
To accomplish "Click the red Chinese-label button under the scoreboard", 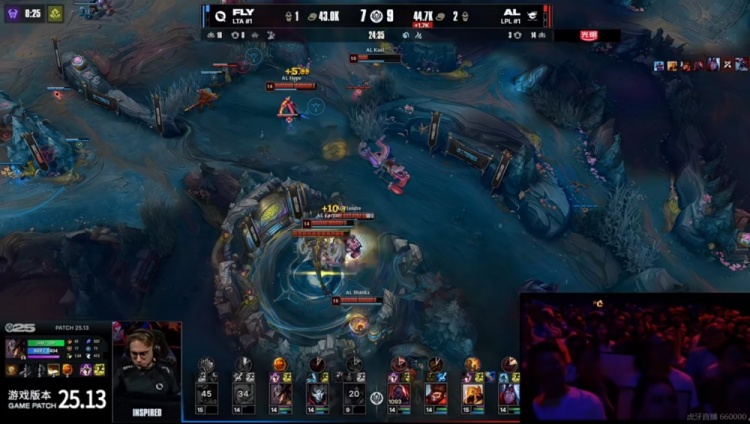I will point(589,35).
